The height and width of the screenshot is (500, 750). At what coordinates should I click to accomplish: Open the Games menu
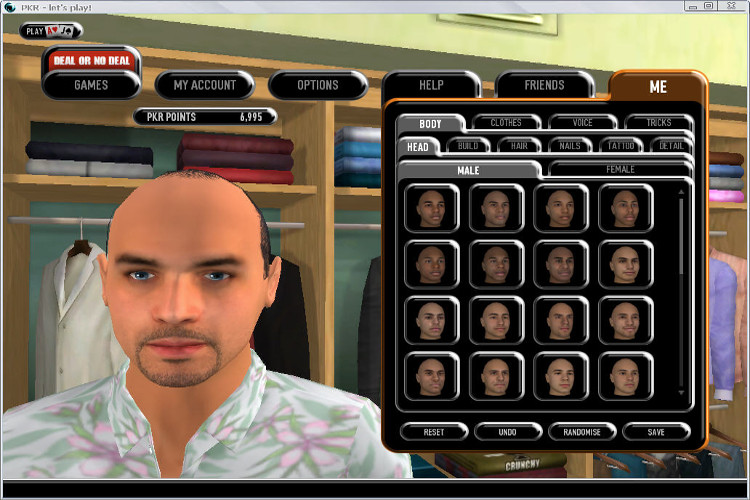pos(91,85)
